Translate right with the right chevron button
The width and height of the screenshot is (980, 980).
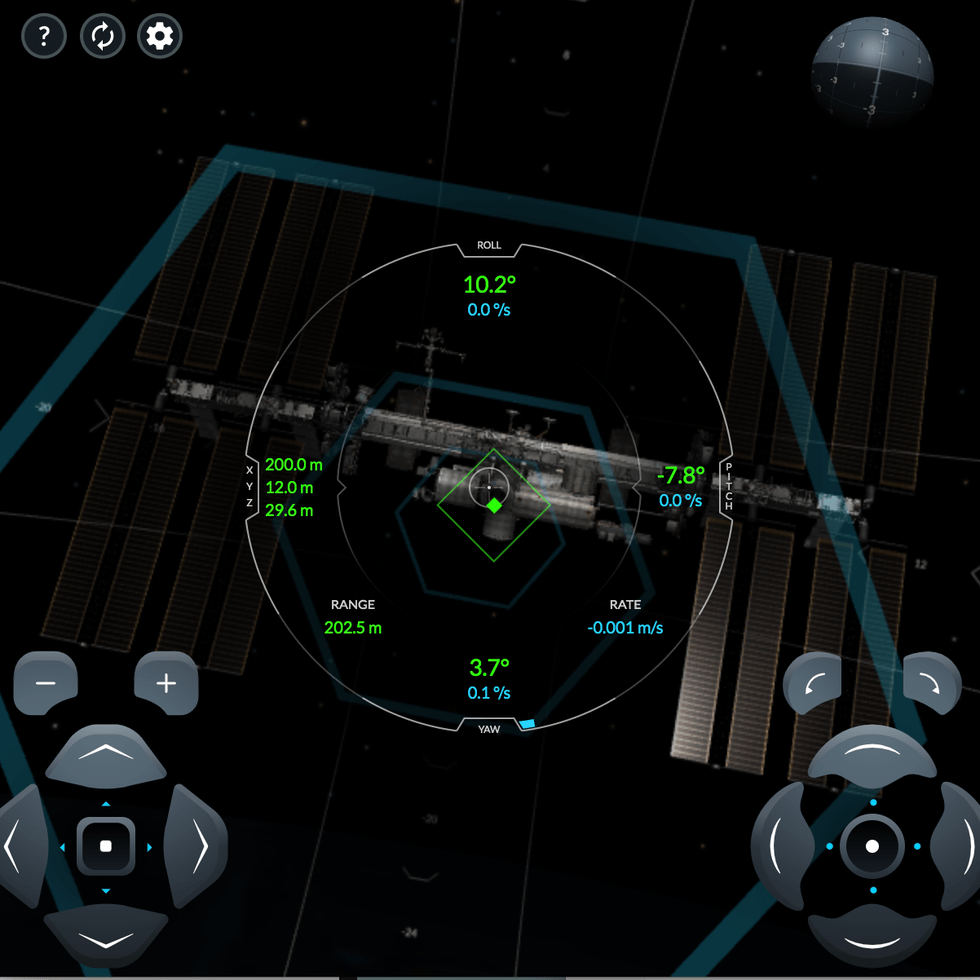pyautogui.click(x=195, y=847)
